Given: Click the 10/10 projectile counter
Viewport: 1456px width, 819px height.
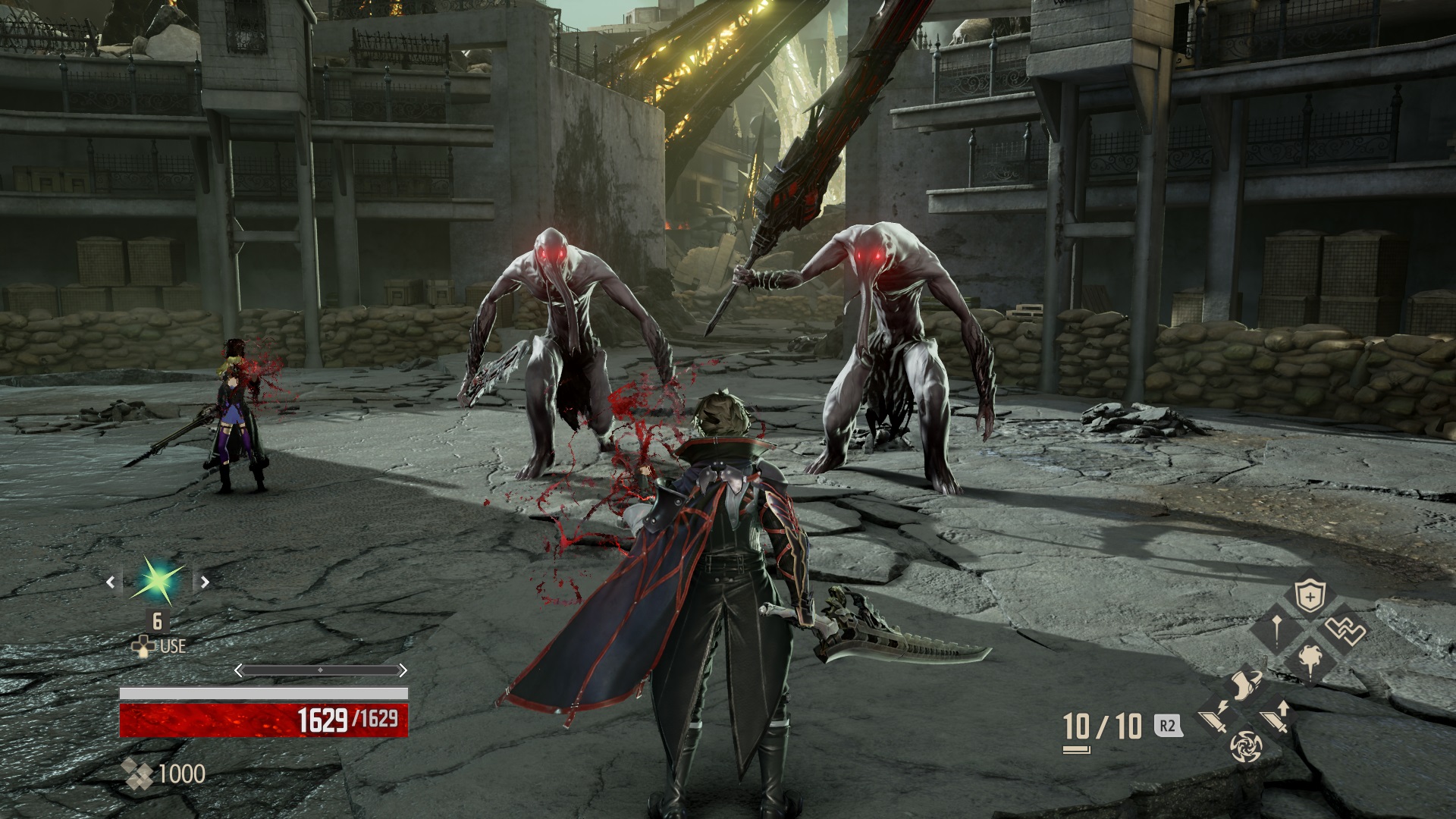Looking at the screenshot, I should pyautogui.click(x=1100, y=725).
